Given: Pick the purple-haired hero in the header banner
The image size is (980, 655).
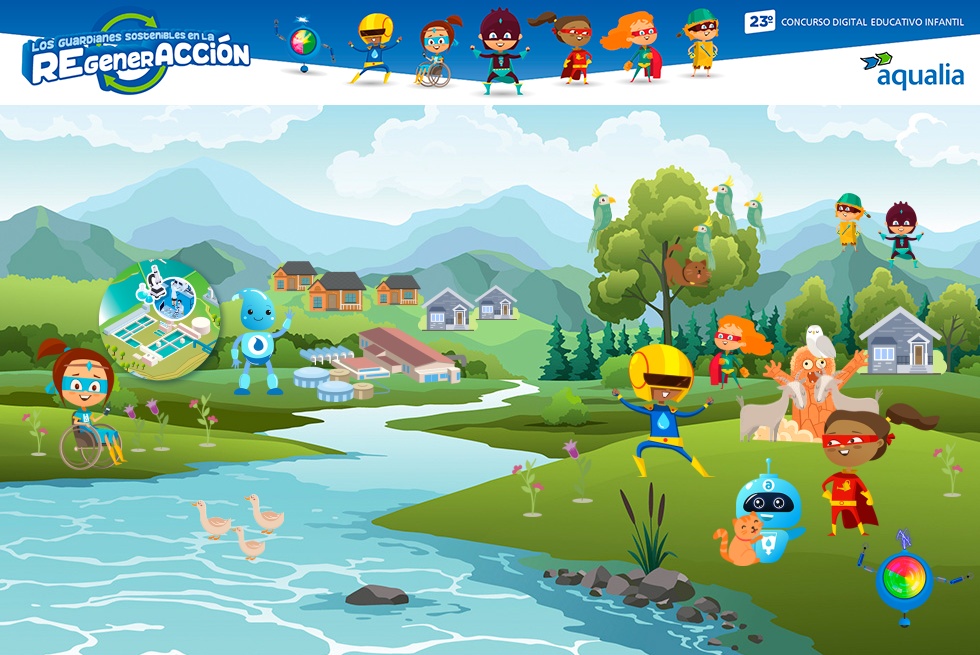Looking at the screenshot, I should pos(497,50).
